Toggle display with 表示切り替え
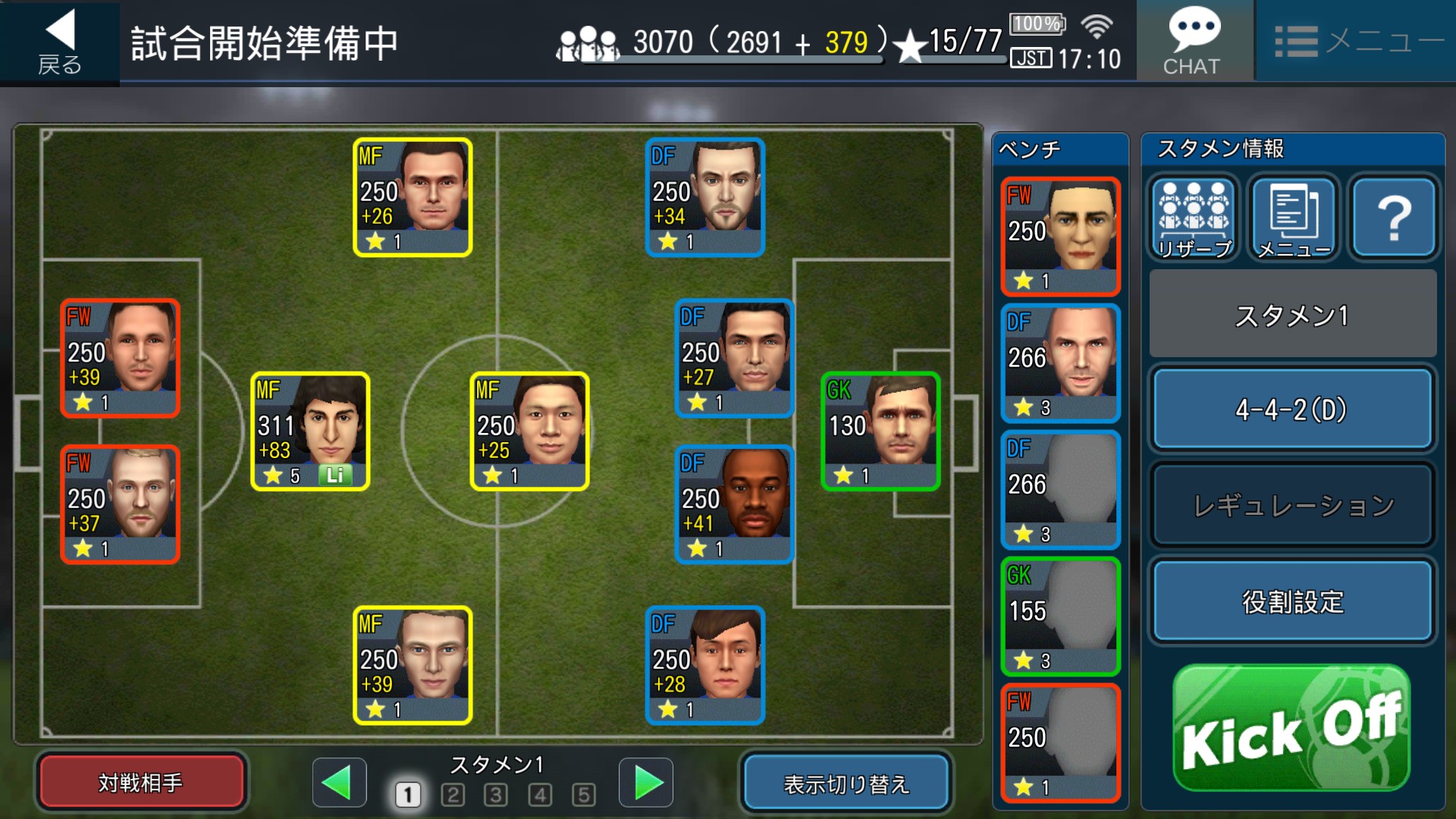Viewport: 1456px width, 819px height. pyautogui.click(x=846, y=783)
